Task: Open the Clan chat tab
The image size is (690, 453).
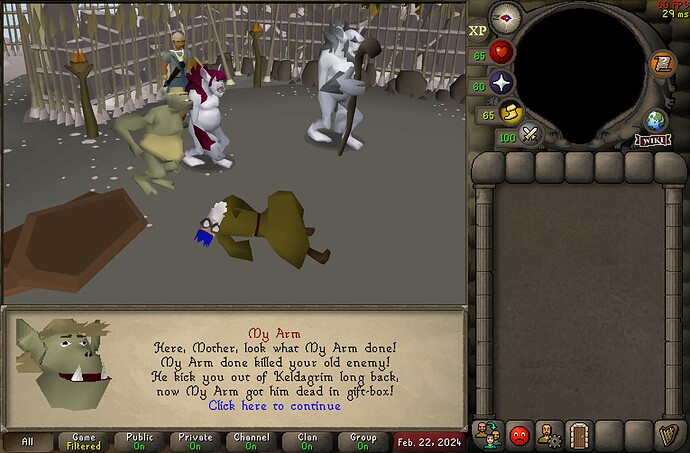Action: click(x=306, y=441)
